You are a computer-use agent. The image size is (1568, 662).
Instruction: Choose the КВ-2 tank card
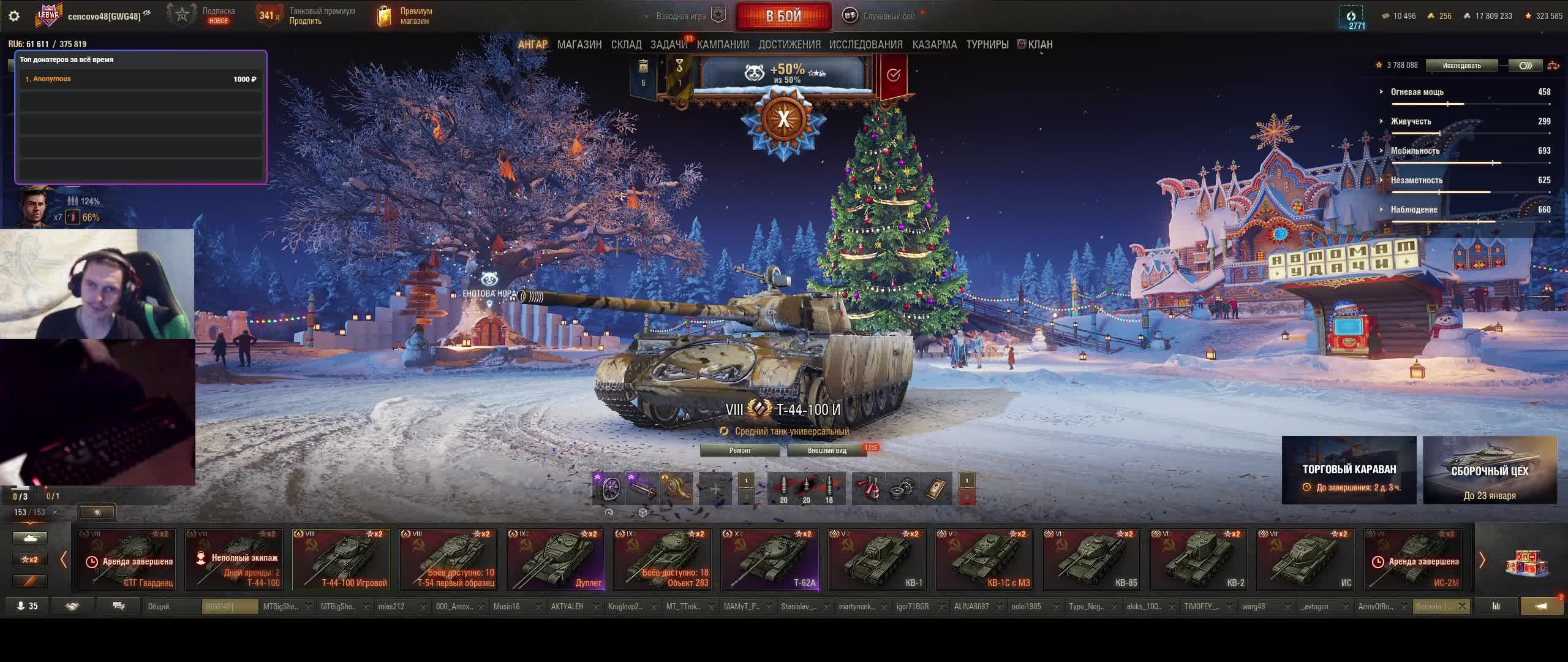tap(1199, 560)
